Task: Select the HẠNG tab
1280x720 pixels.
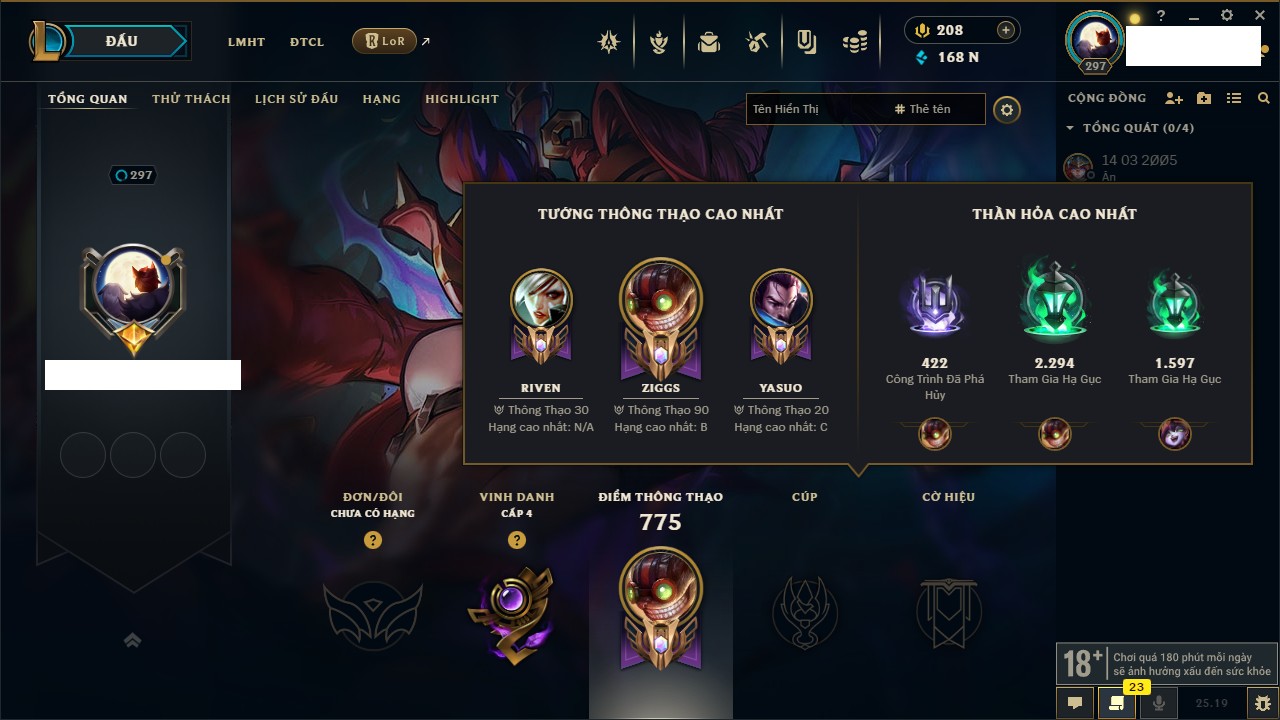Action: (381, 99)
